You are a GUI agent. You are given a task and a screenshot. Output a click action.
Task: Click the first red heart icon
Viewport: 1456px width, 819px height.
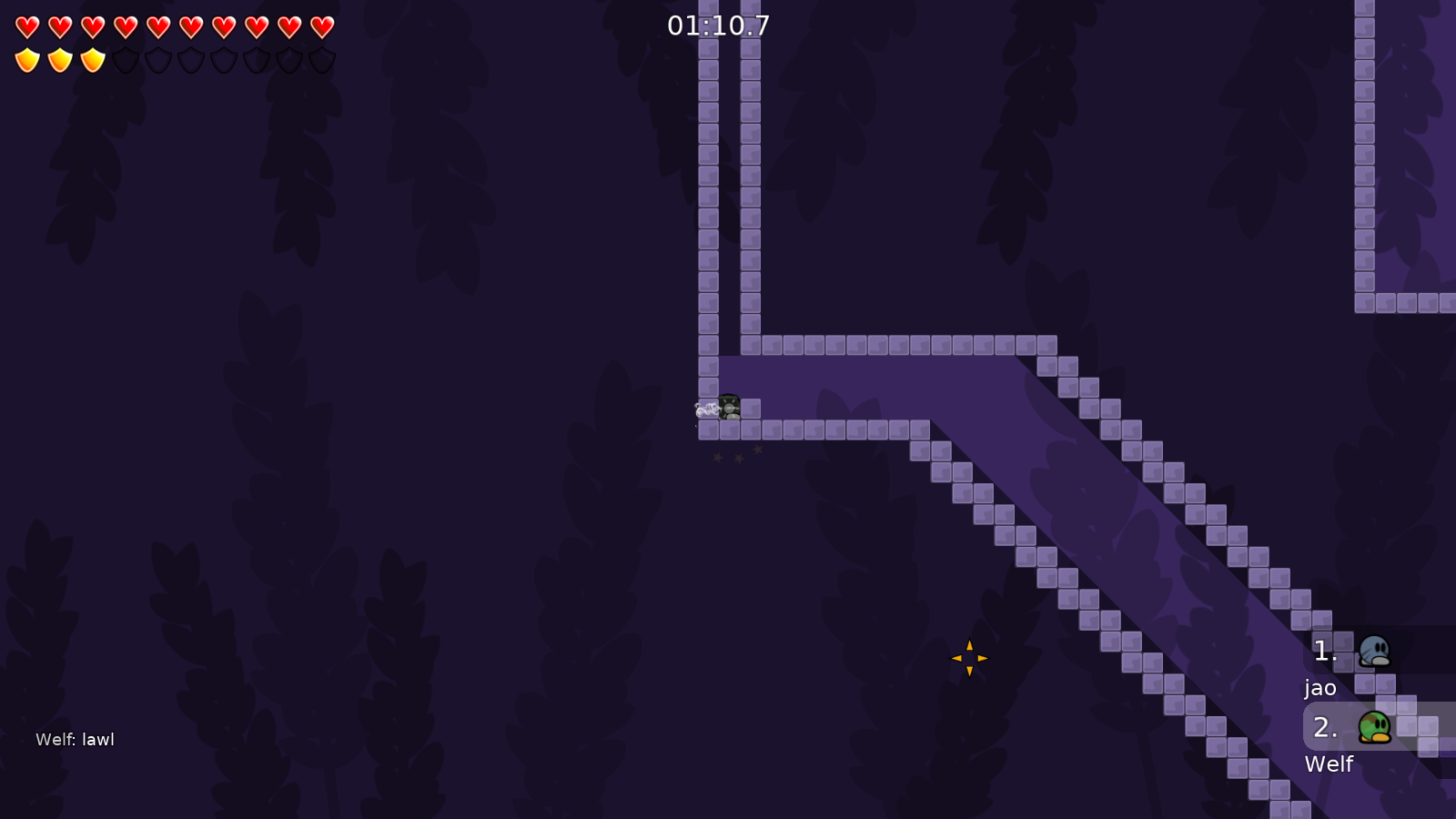tap(27, 25)
